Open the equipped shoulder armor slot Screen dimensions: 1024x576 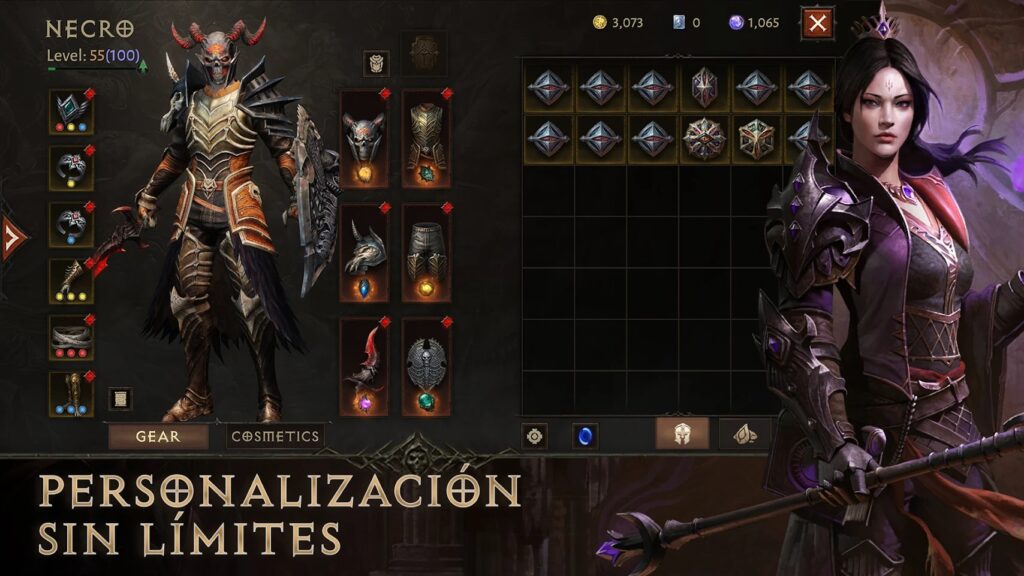click(364, 253)
